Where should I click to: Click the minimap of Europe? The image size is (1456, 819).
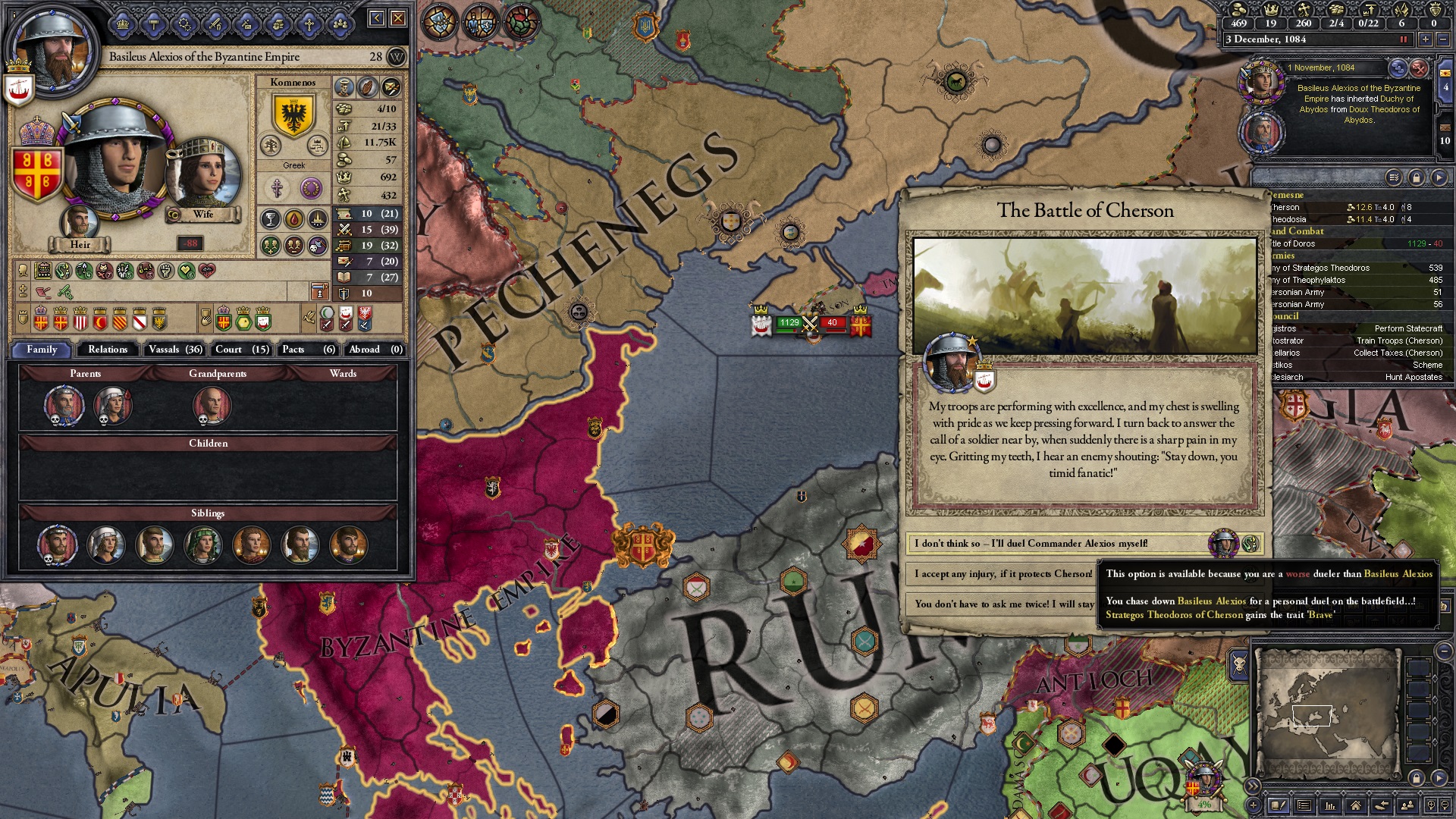(1326, 713)
